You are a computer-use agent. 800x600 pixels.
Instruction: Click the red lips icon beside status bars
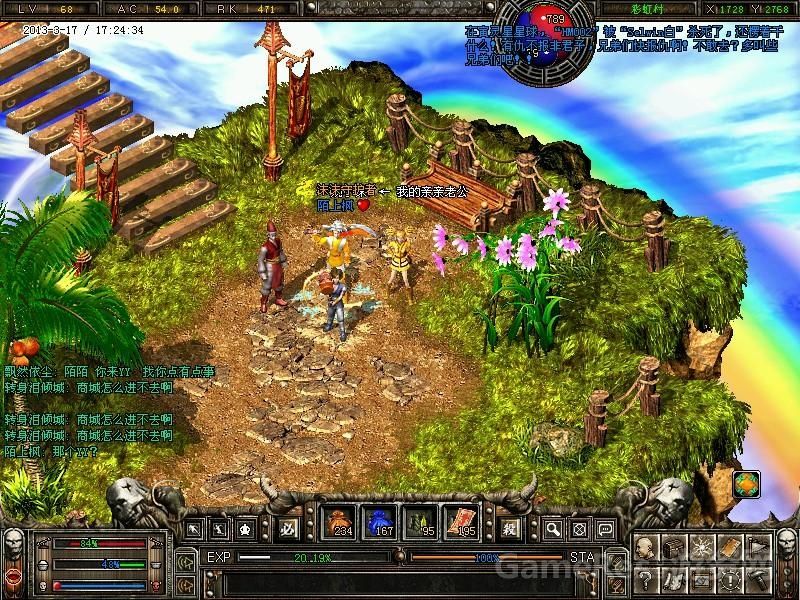coord(14,575)
